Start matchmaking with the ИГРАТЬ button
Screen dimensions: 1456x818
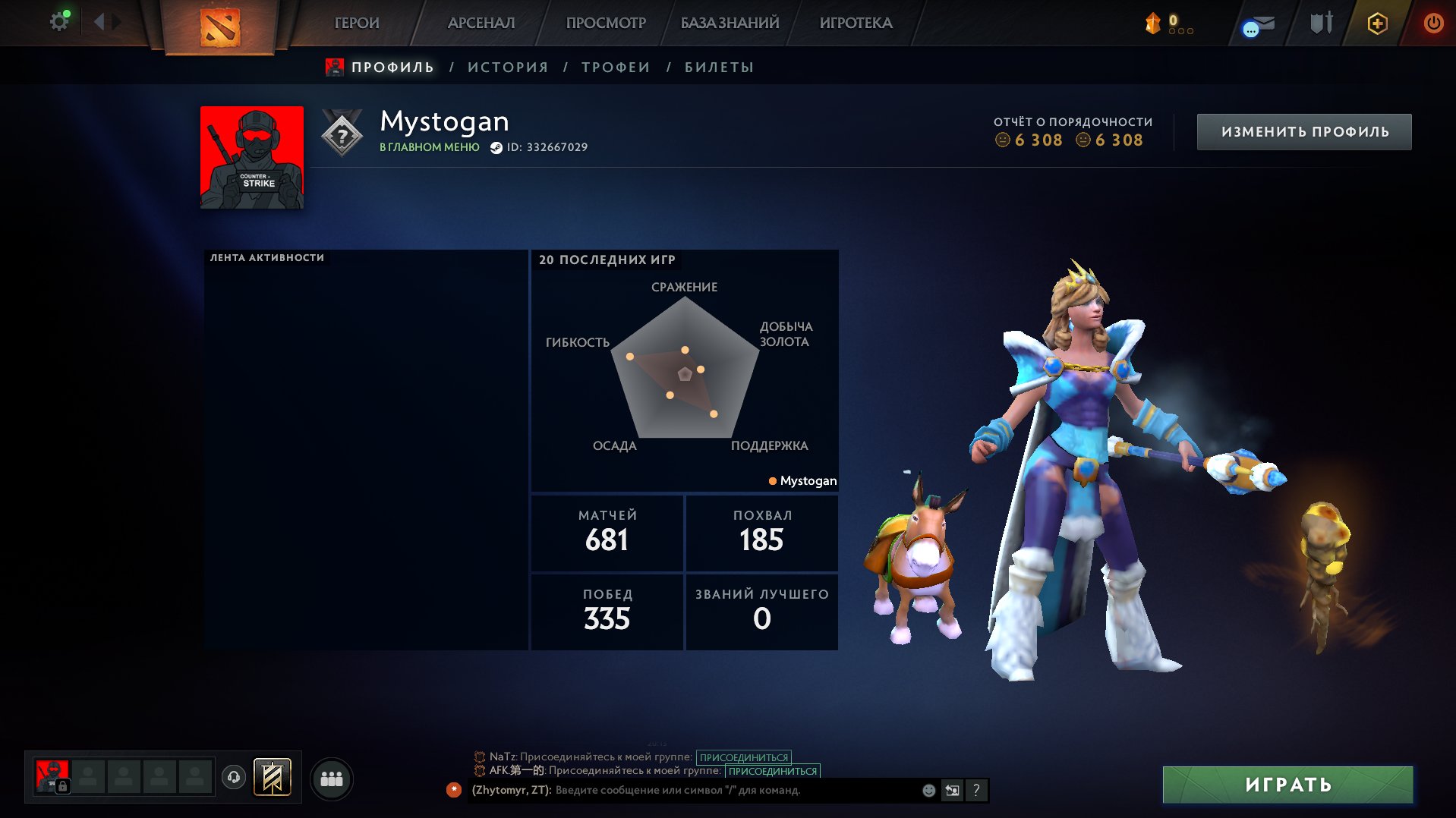point(1287,785)
